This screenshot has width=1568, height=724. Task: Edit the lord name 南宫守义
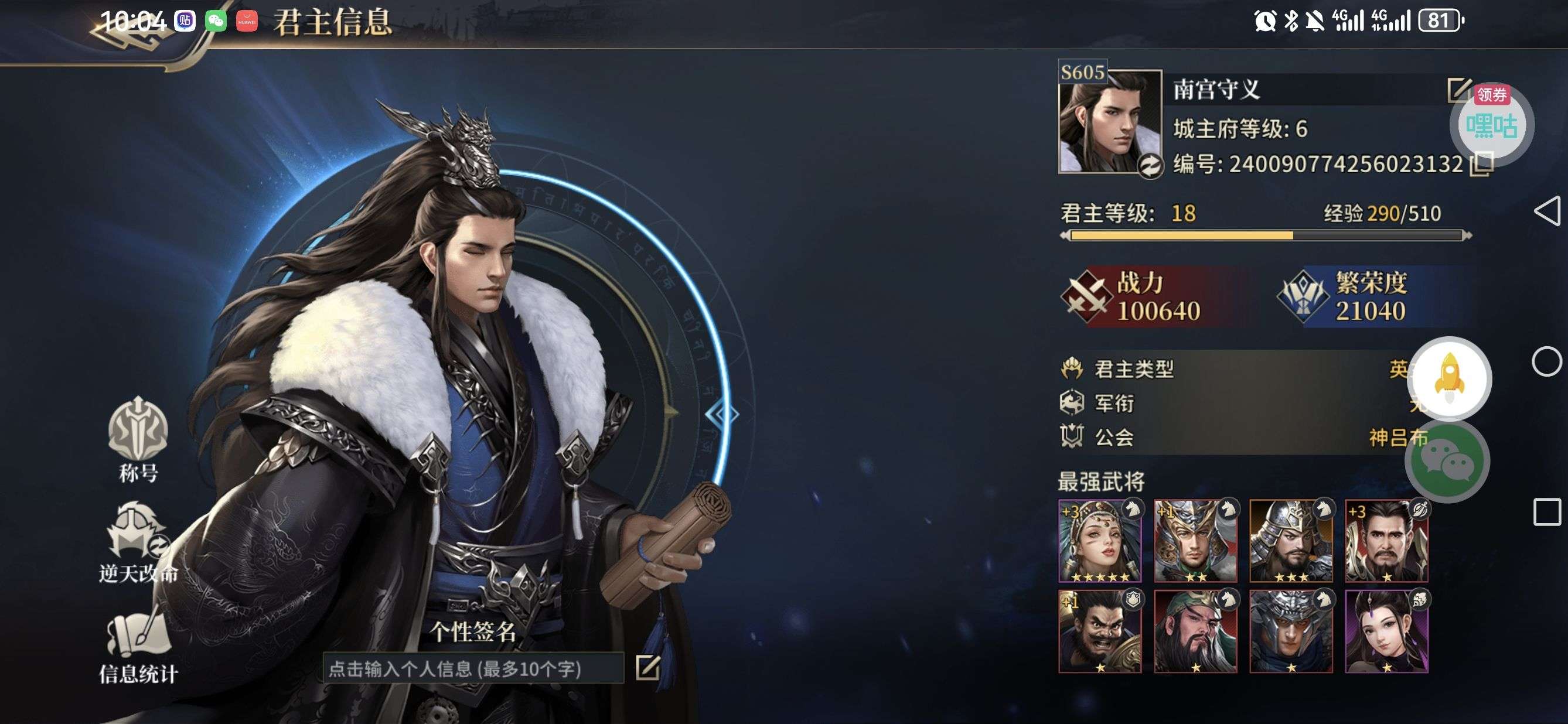(x=1457, y=90)
